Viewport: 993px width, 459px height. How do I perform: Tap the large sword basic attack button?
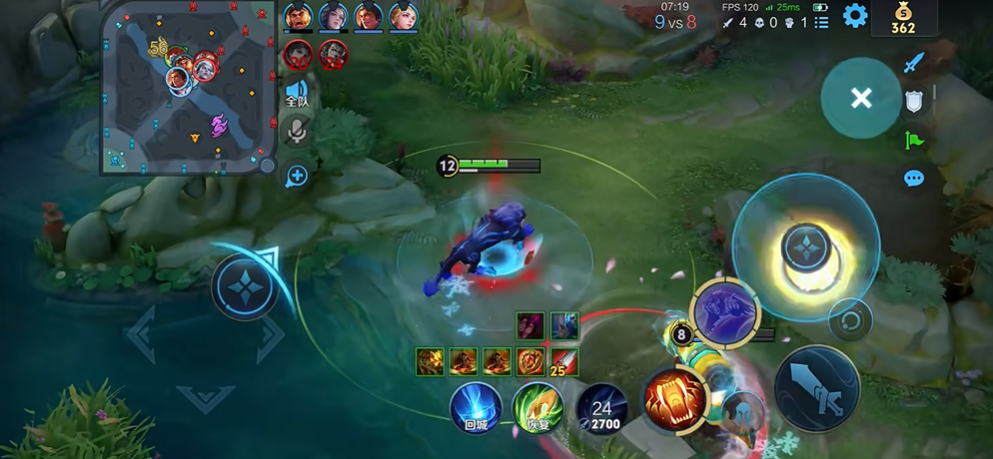pos(816,388)
